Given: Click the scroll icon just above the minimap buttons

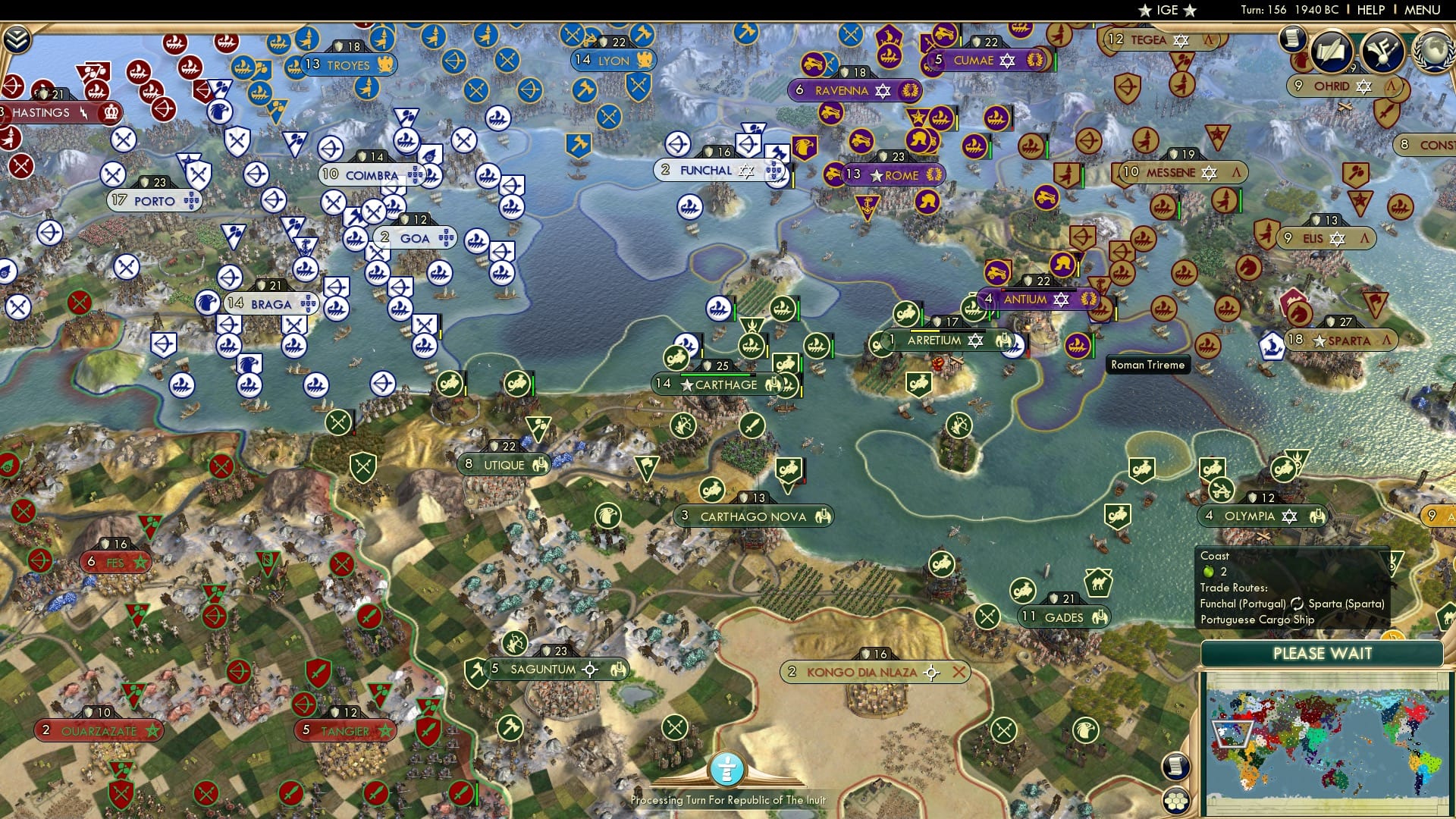Looking at the screenshot, I should 1176,766.
